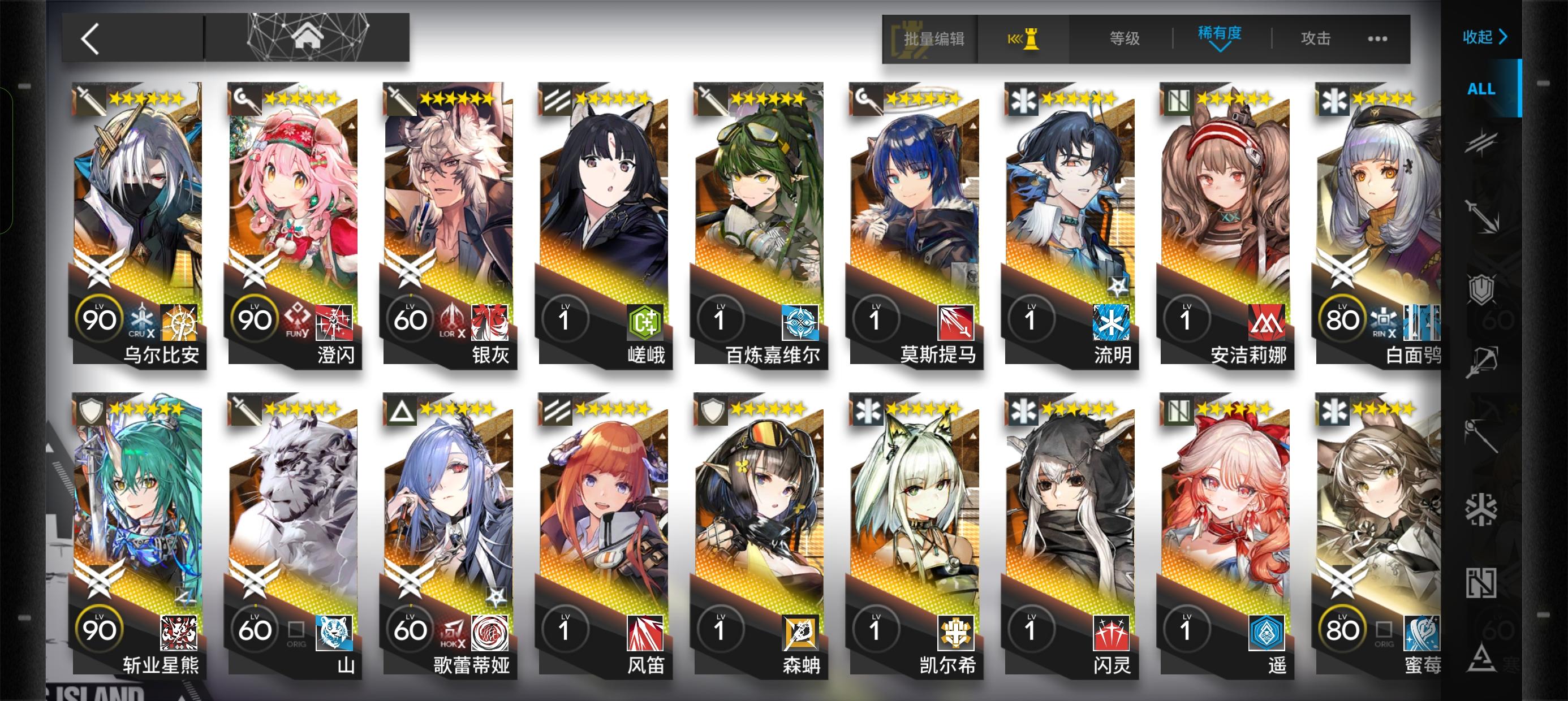The image size is (1568, 701).
Task: Click the back arrow button
Action: click(90, 38)
